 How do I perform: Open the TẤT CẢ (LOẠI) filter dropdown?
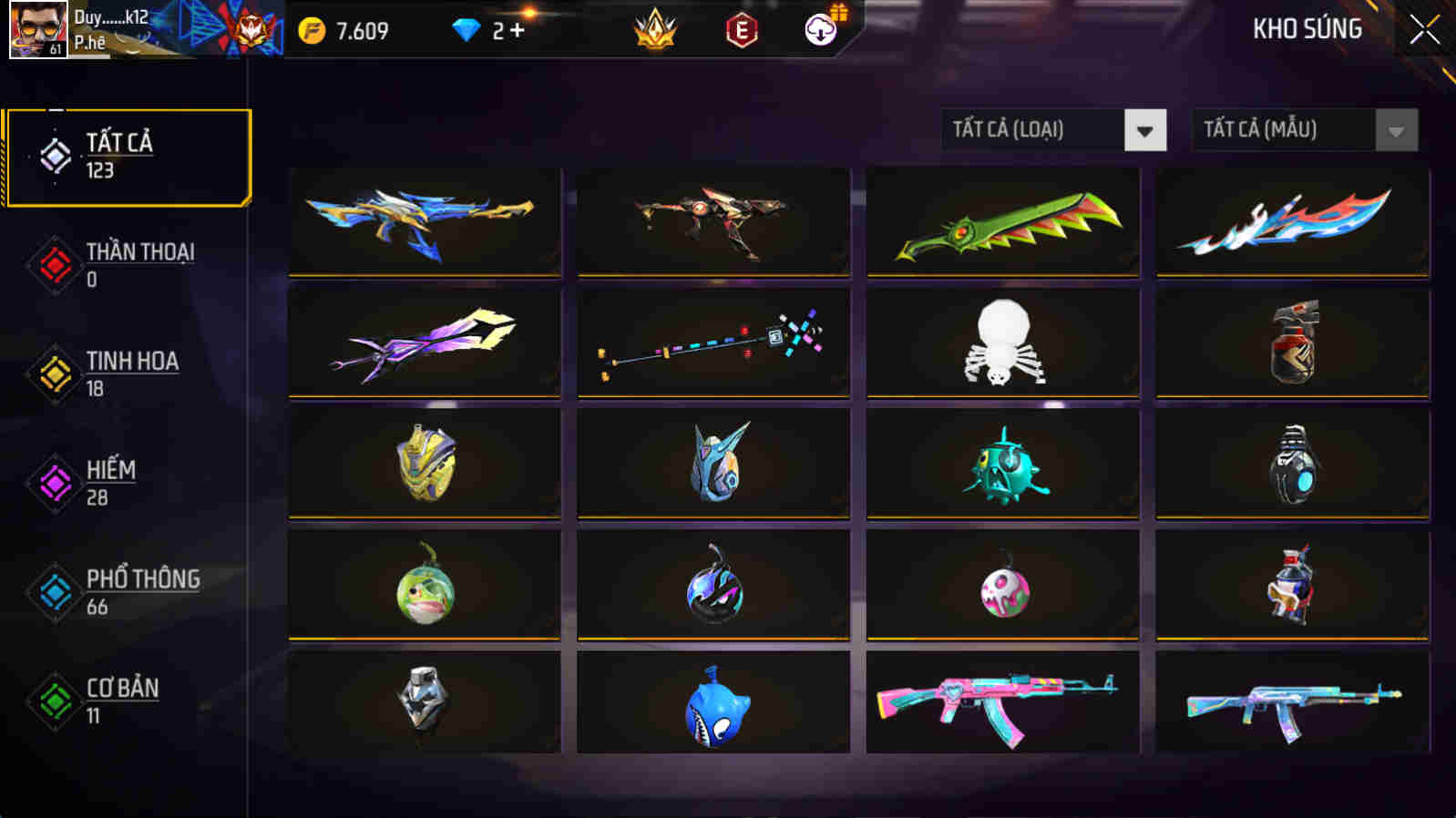1030,129
